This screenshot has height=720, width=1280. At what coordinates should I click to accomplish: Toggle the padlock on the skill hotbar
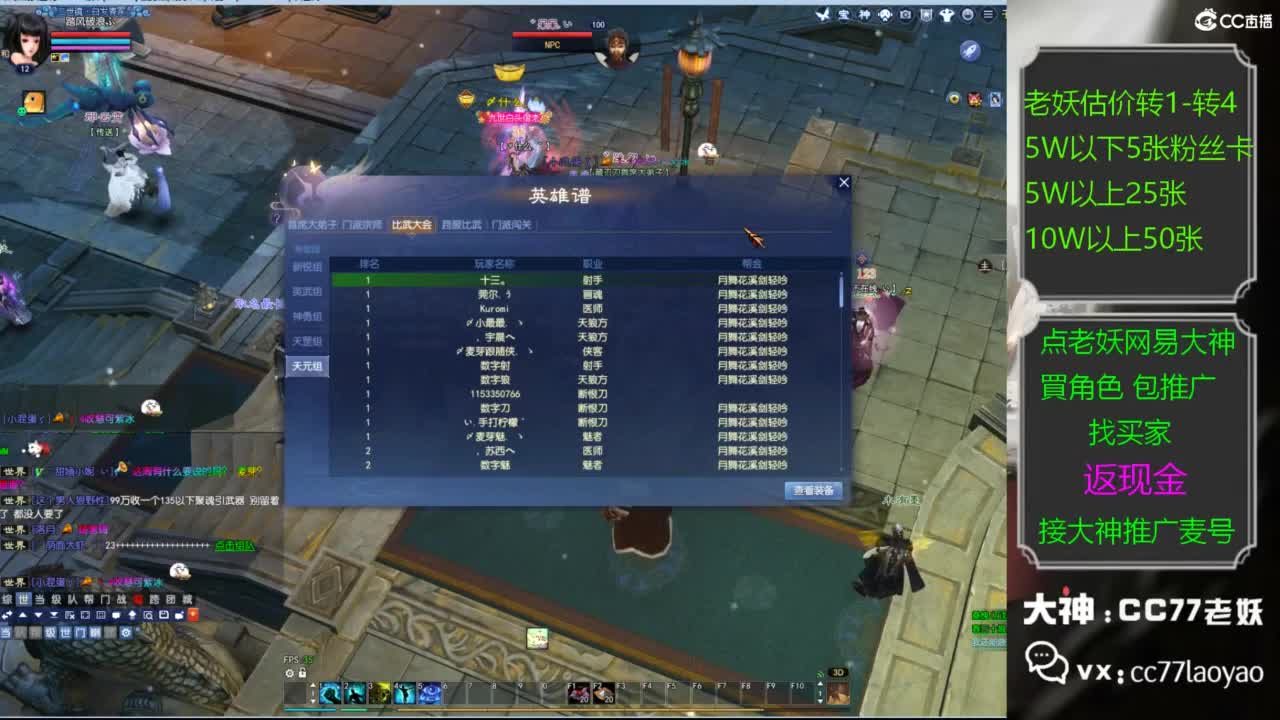(x=301, y=672)
